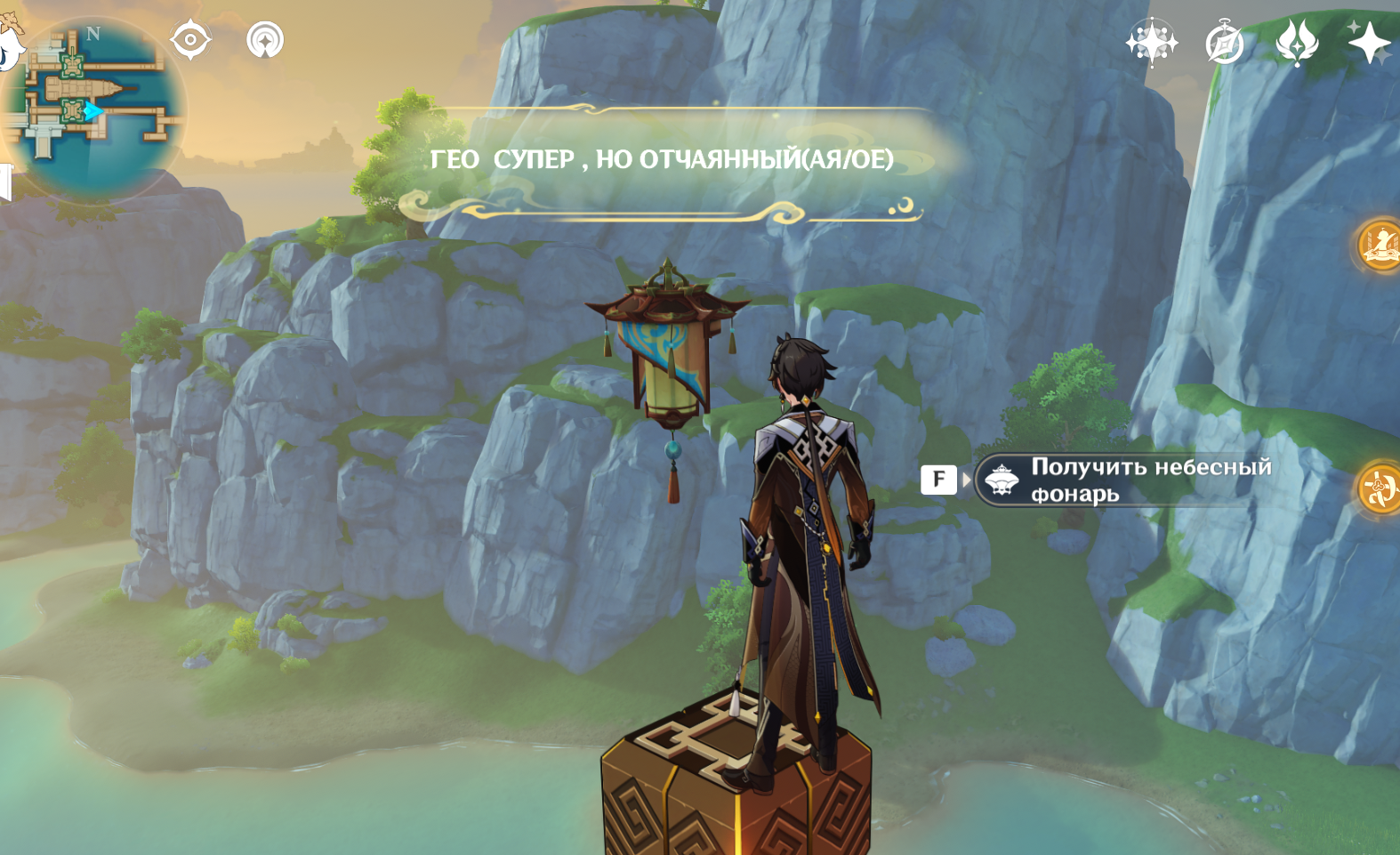1400x855 pixels.
Task: Open the orange event icon with figure
Action: (x=1380, y=245)
